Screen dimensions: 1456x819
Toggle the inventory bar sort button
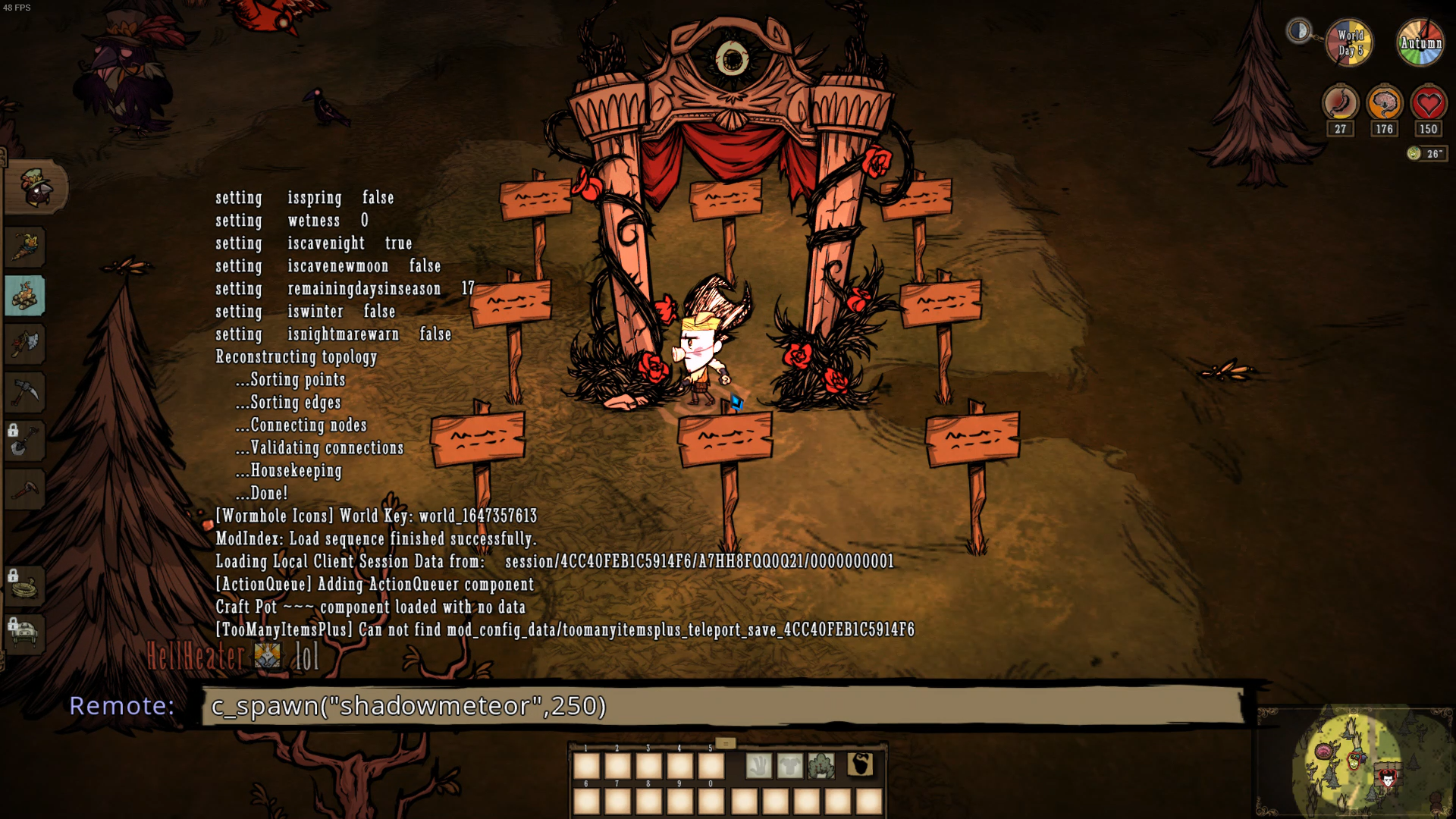click(x=725, y=743)
